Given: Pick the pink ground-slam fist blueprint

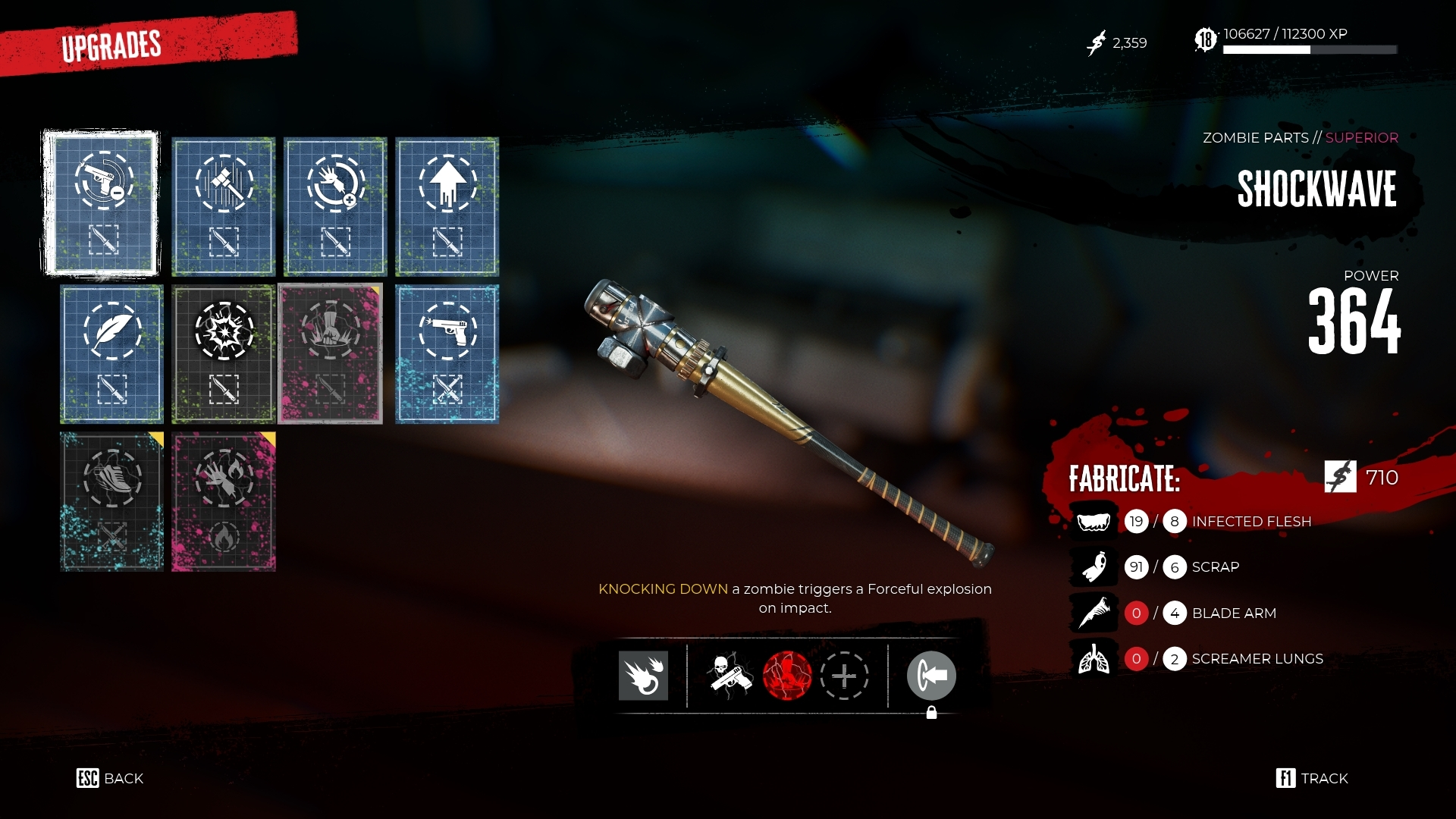Looking at the screenshot, I should click(x=331, y=354).
